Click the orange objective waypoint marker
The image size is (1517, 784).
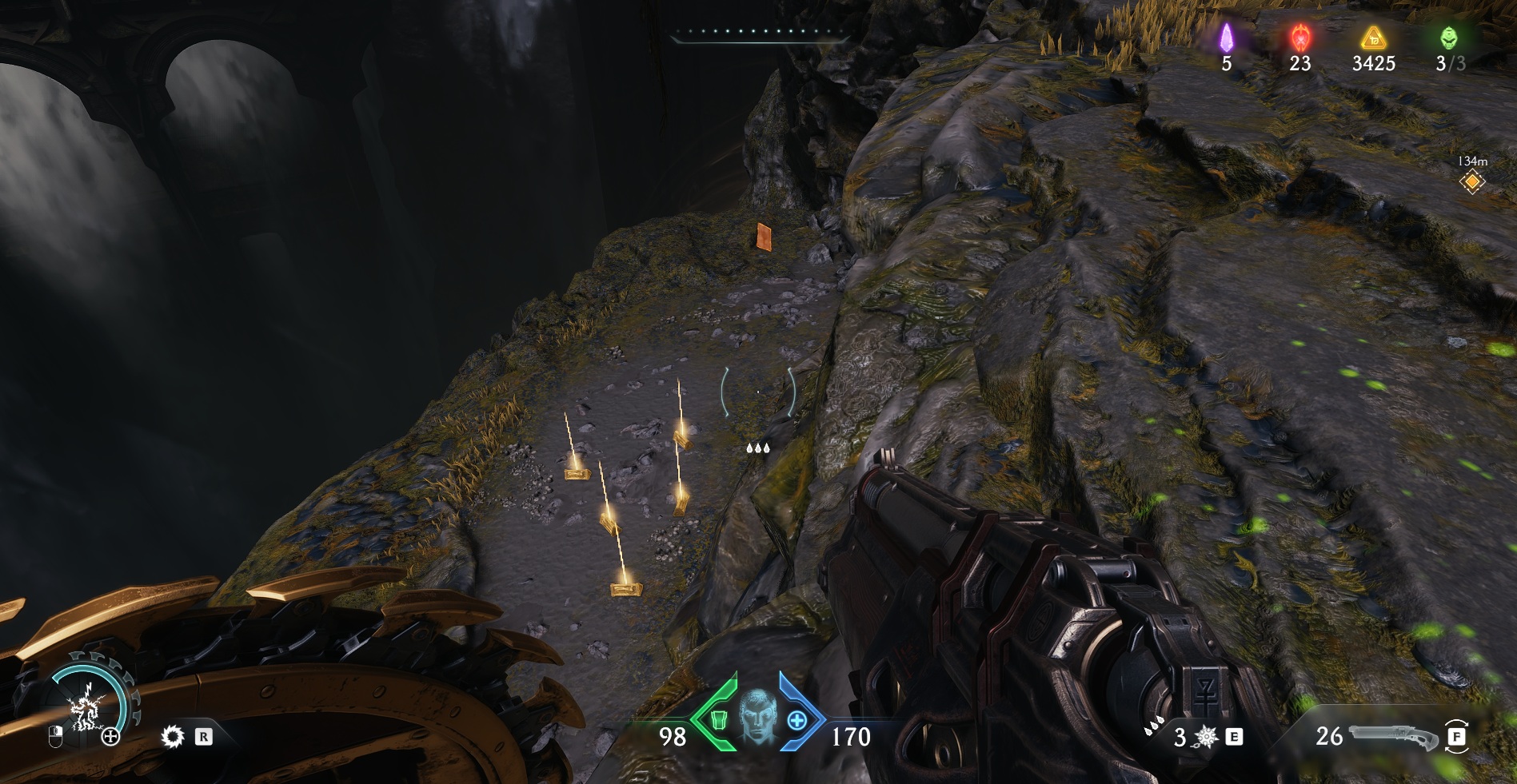[1471, 182]
